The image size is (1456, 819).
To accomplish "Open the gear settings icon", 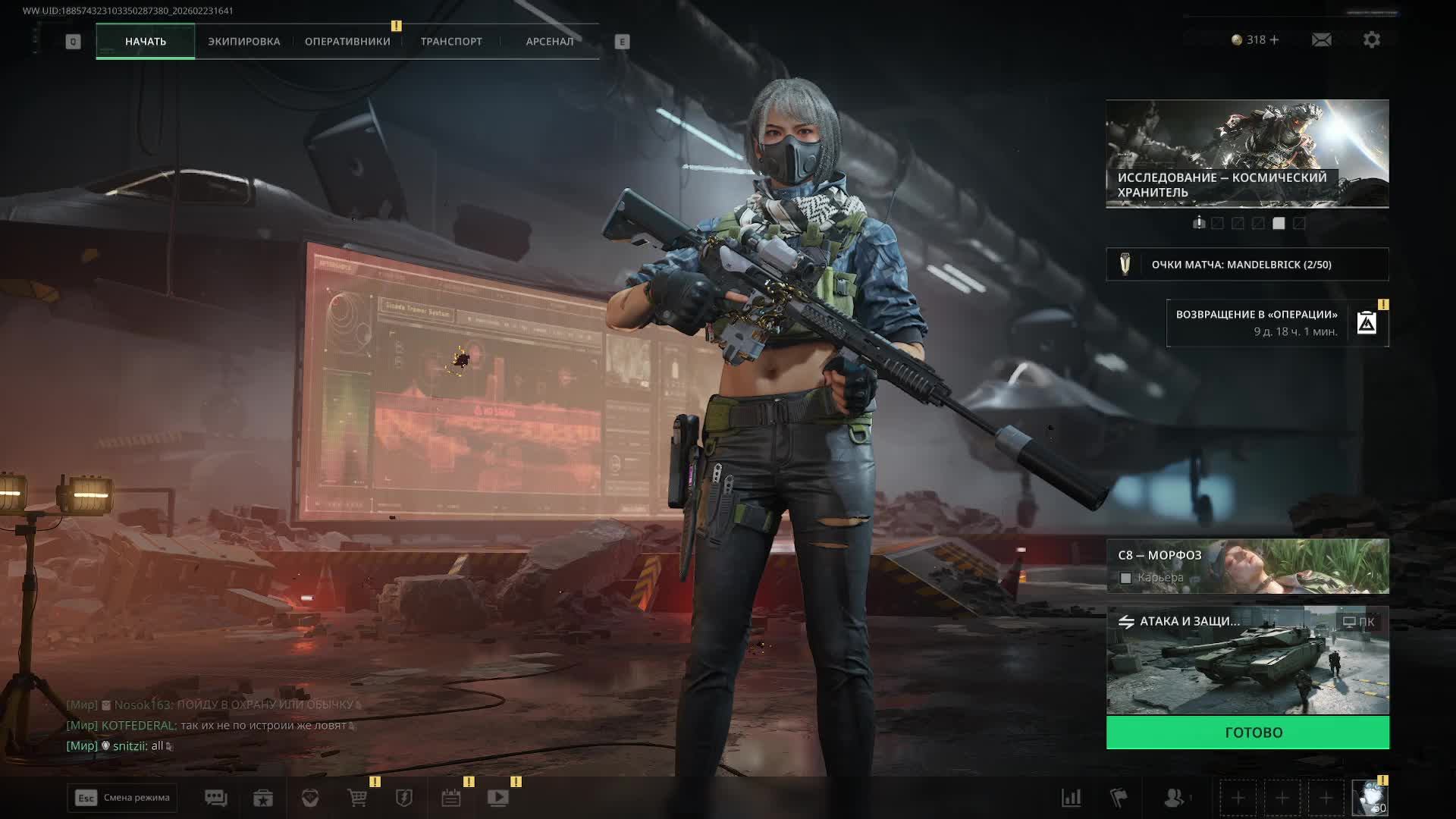I will coord(1372,40).
